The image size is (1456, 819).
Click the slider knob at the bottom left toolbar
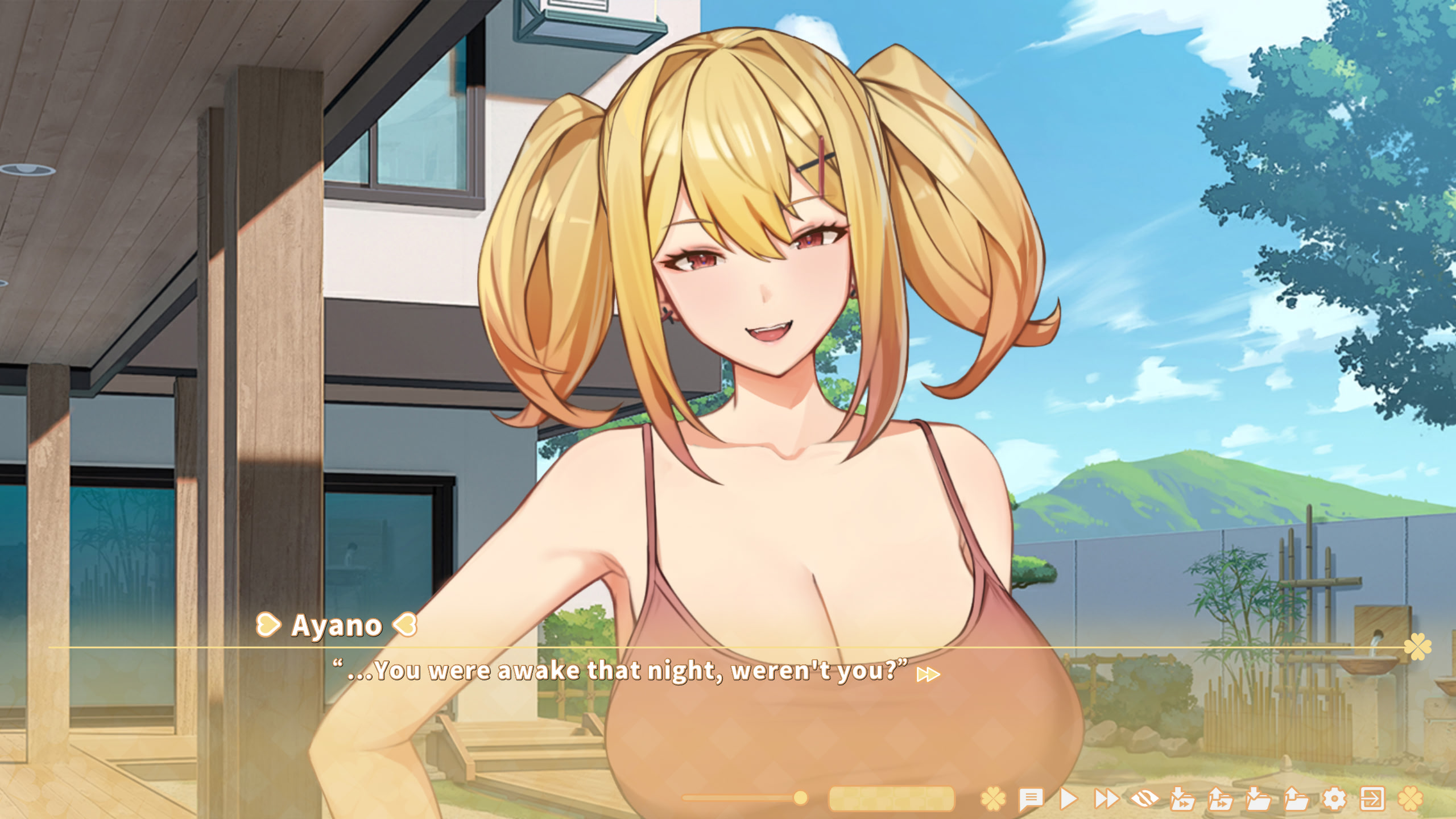tap(800, 799)
